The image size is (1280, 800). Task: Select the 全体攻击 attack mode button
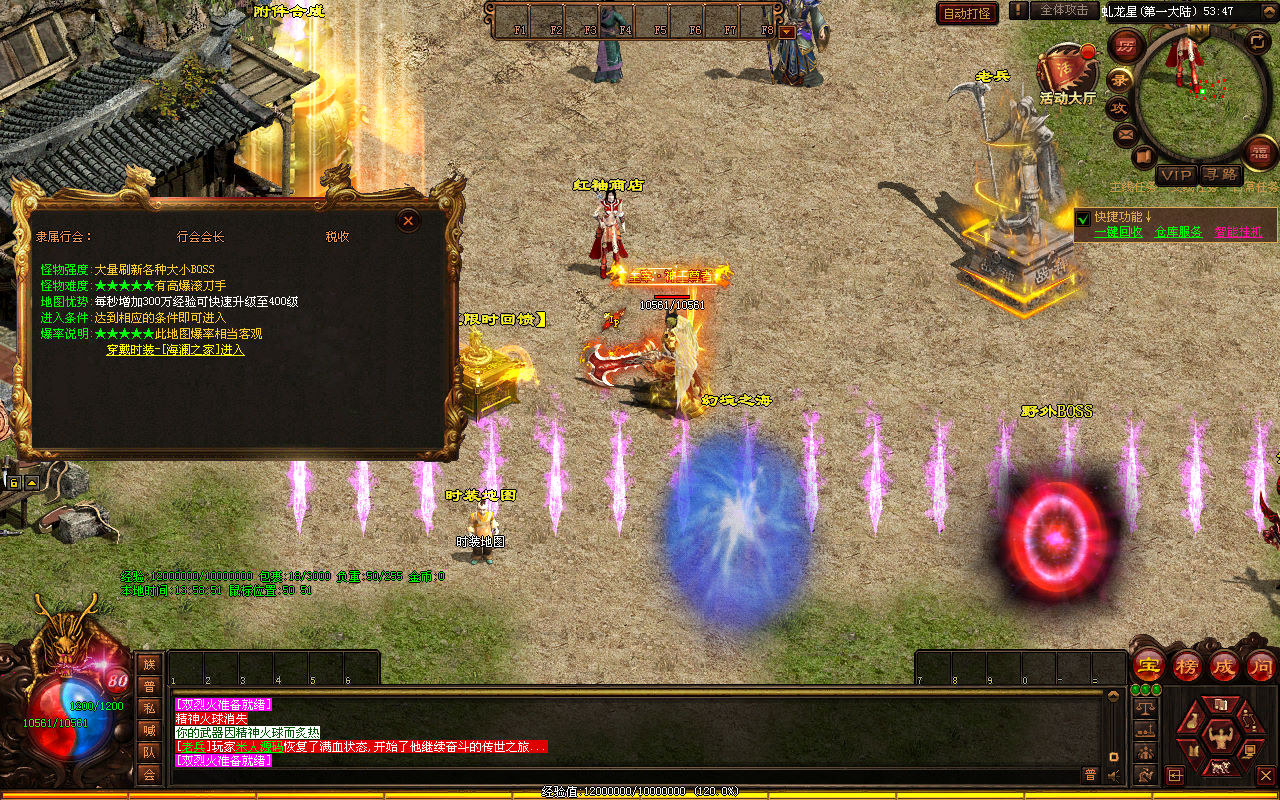coord(1063,10)
